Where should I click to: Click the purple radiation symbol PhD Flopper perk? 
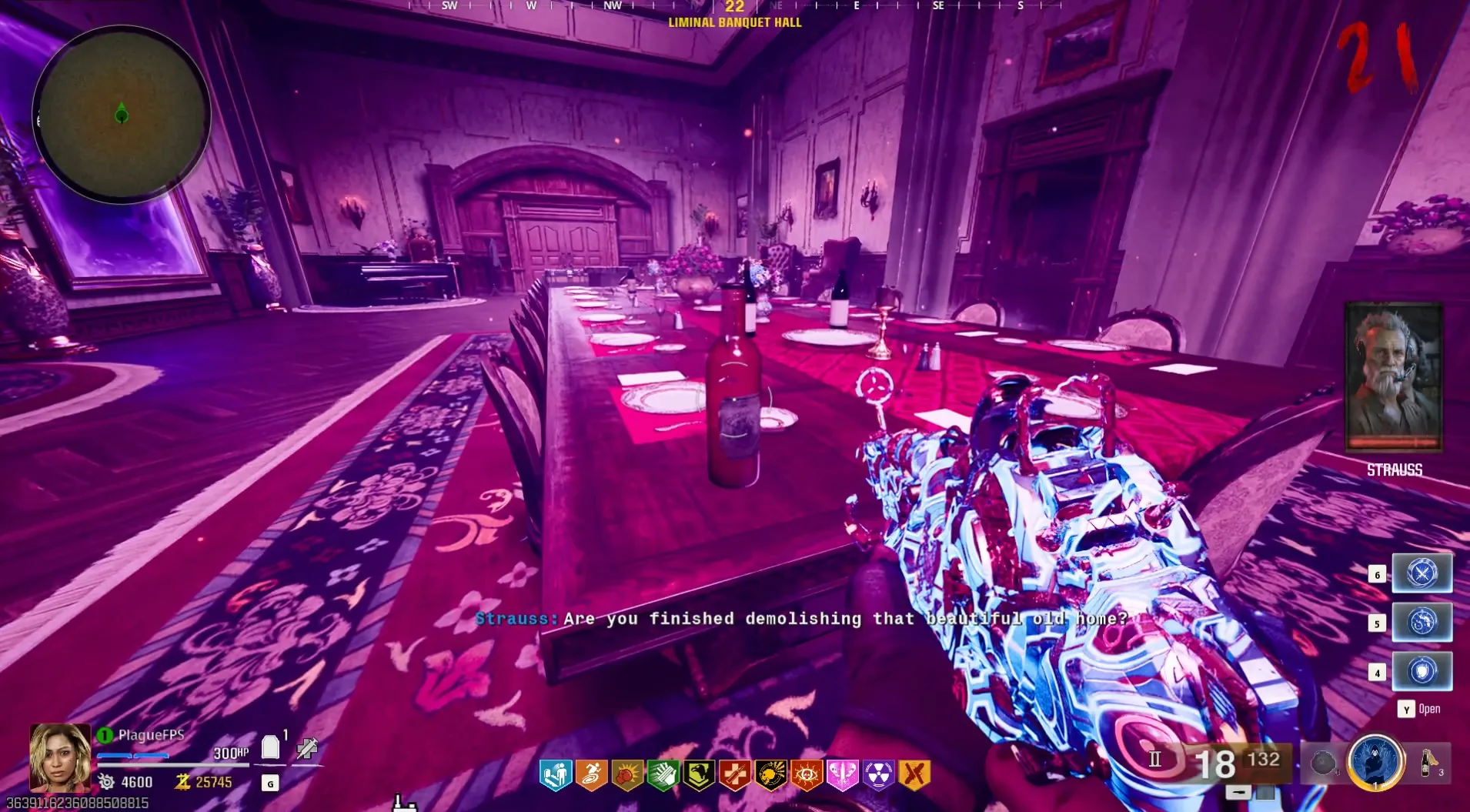878,775
